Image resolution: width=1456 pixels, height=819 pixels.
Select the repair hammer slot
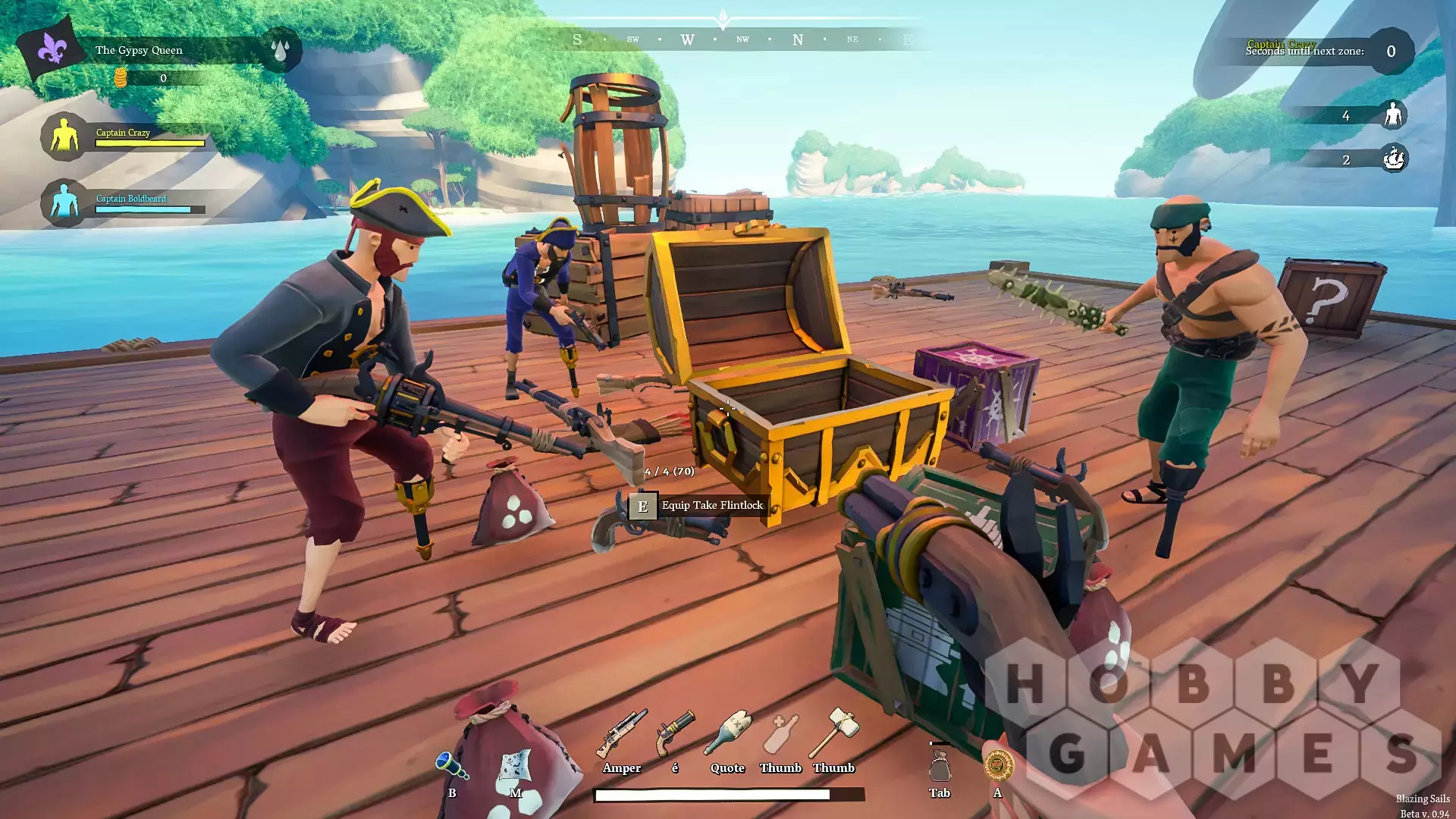(x=833, y=733)
